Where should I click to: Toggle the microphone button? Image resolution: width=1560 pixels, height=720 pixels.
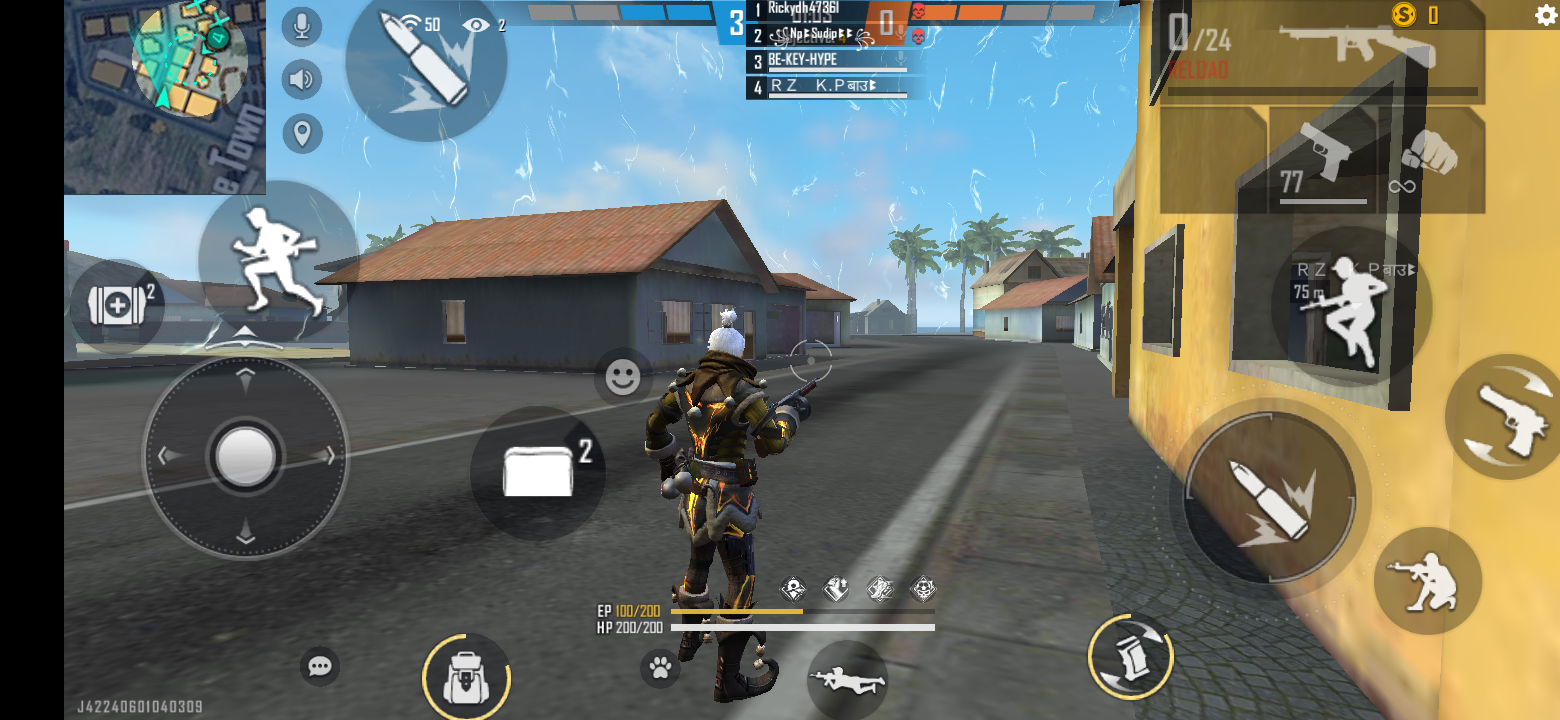tap(302, 26)
